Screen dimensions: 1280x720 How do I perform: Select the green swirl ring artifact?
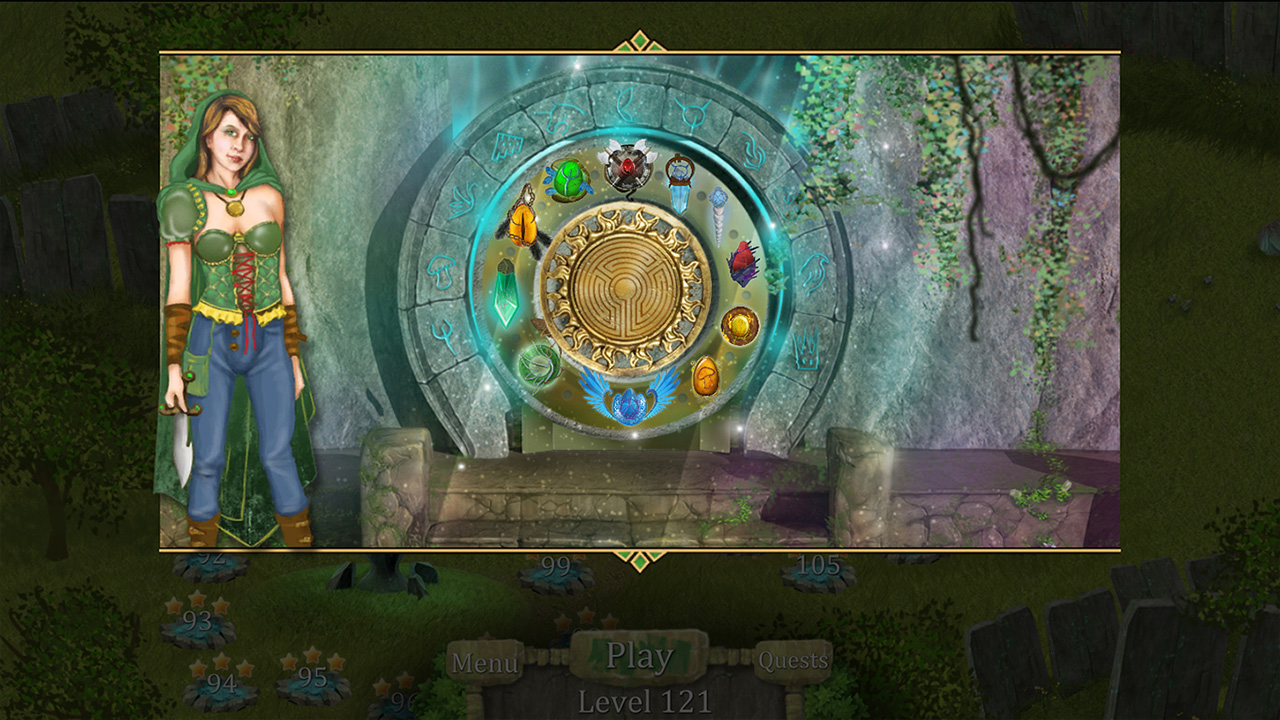537,368
